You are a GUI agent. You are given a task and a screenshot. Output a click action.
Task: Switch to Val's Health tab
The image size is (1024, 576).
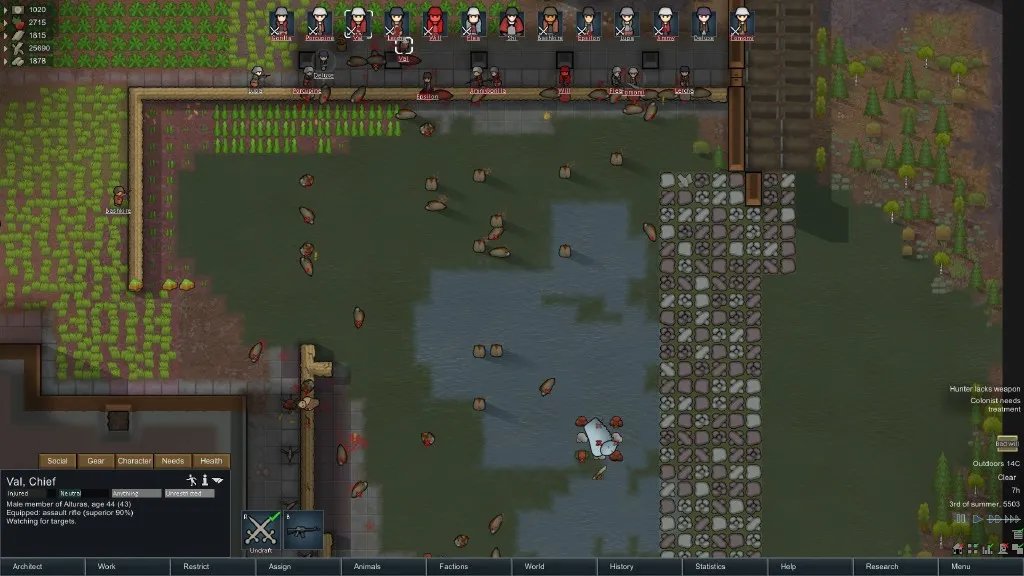(x=211, y=461)
